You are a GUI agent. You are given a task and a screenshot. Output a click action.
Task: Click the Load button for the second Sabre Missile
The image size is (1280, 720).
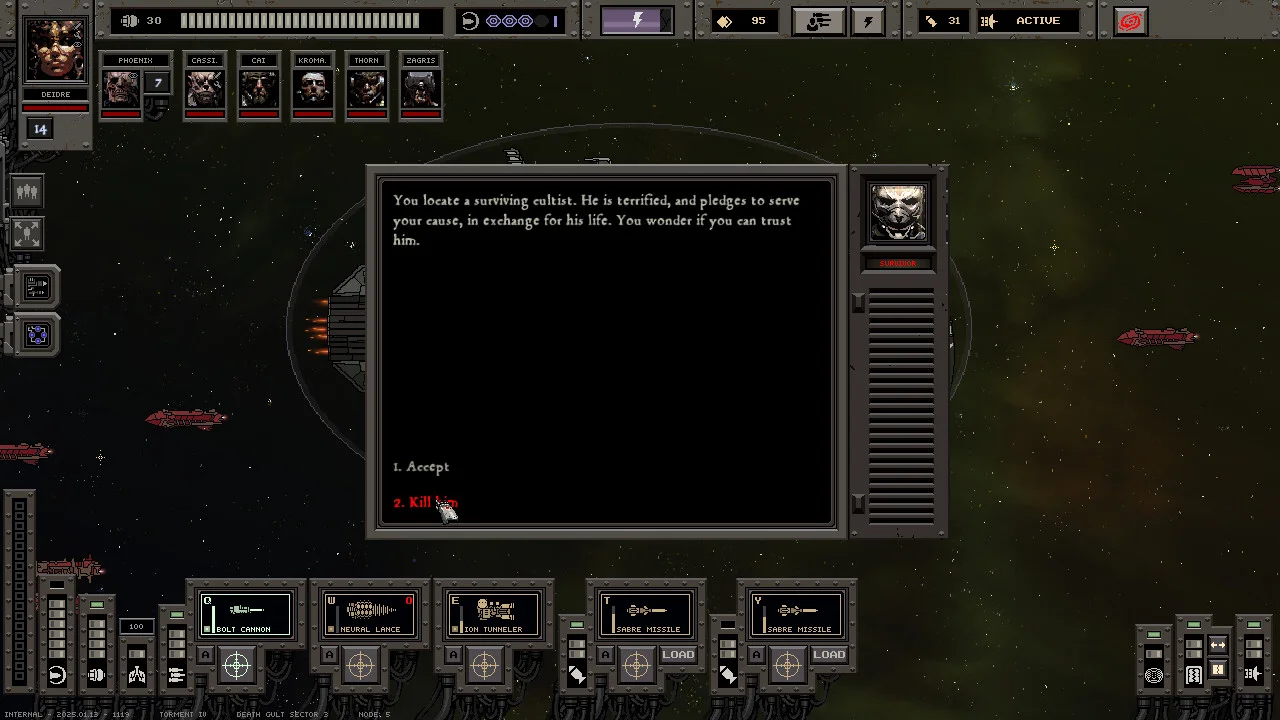[x=829, y=655]
